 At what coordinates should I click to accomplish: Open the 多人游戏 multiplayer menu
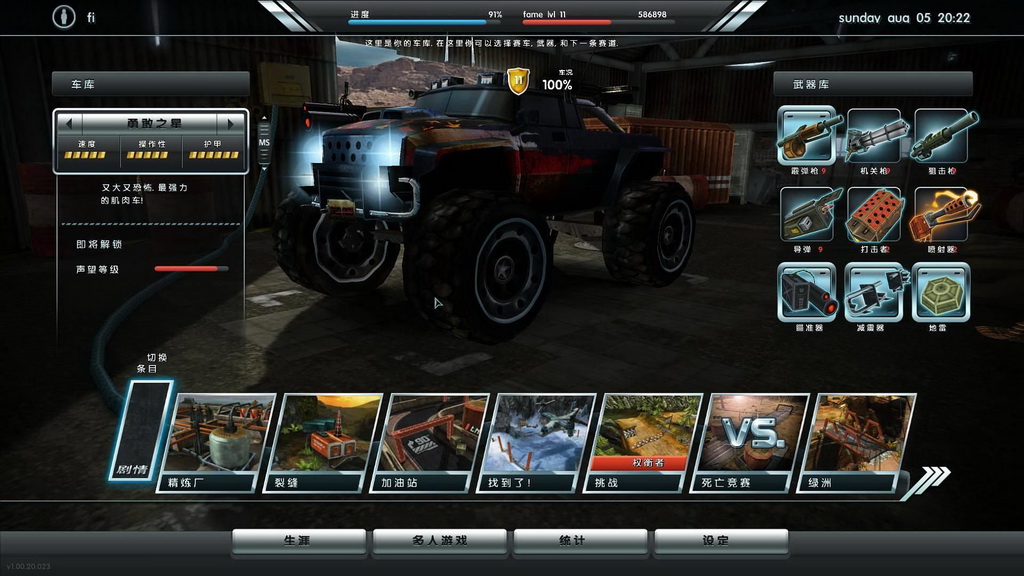click(x=439, y=541)
